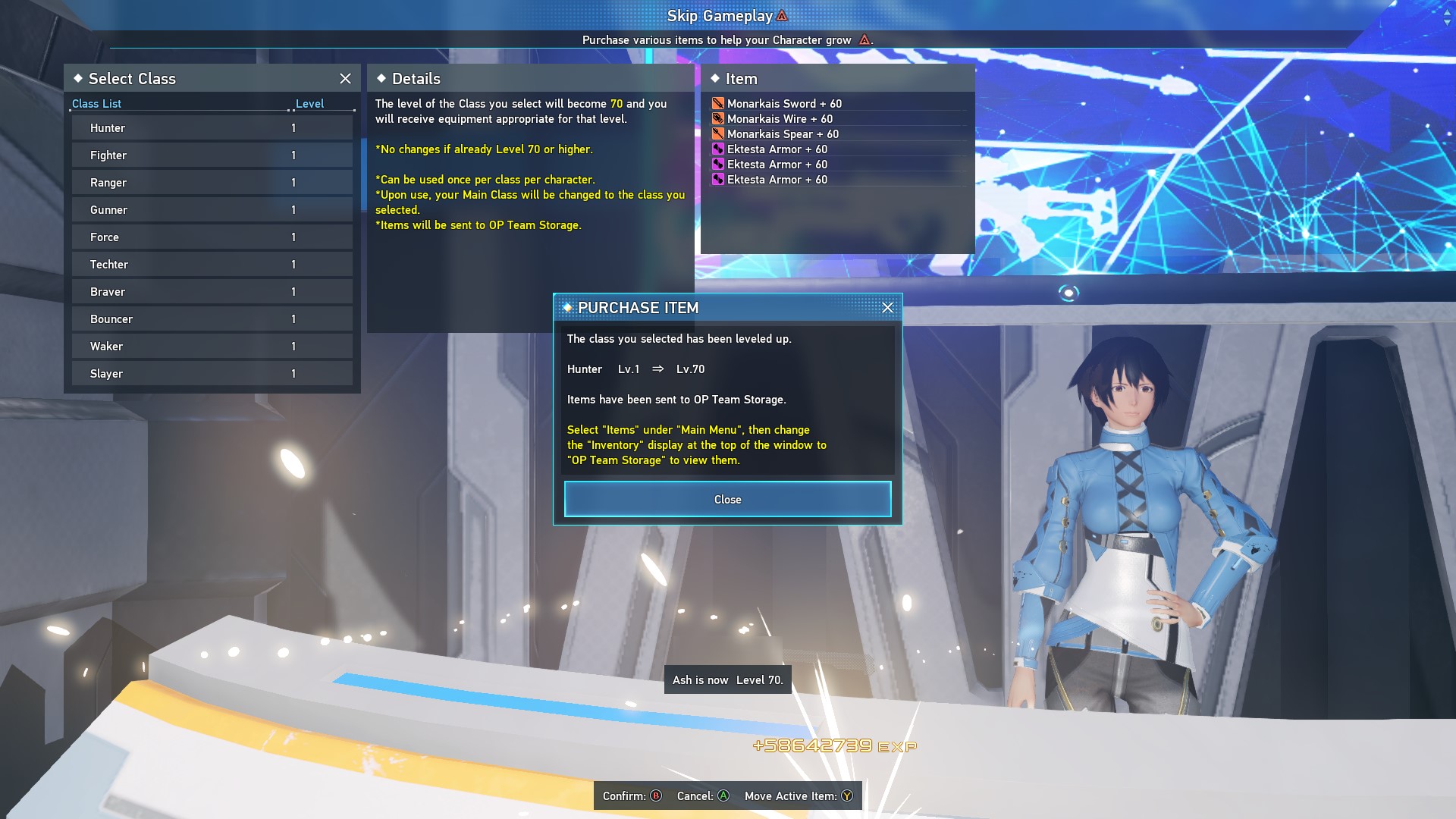Viewport: 1456px width, 819px height.
Task: Click the B button icon next to Confirm
Action: point(654,796)
